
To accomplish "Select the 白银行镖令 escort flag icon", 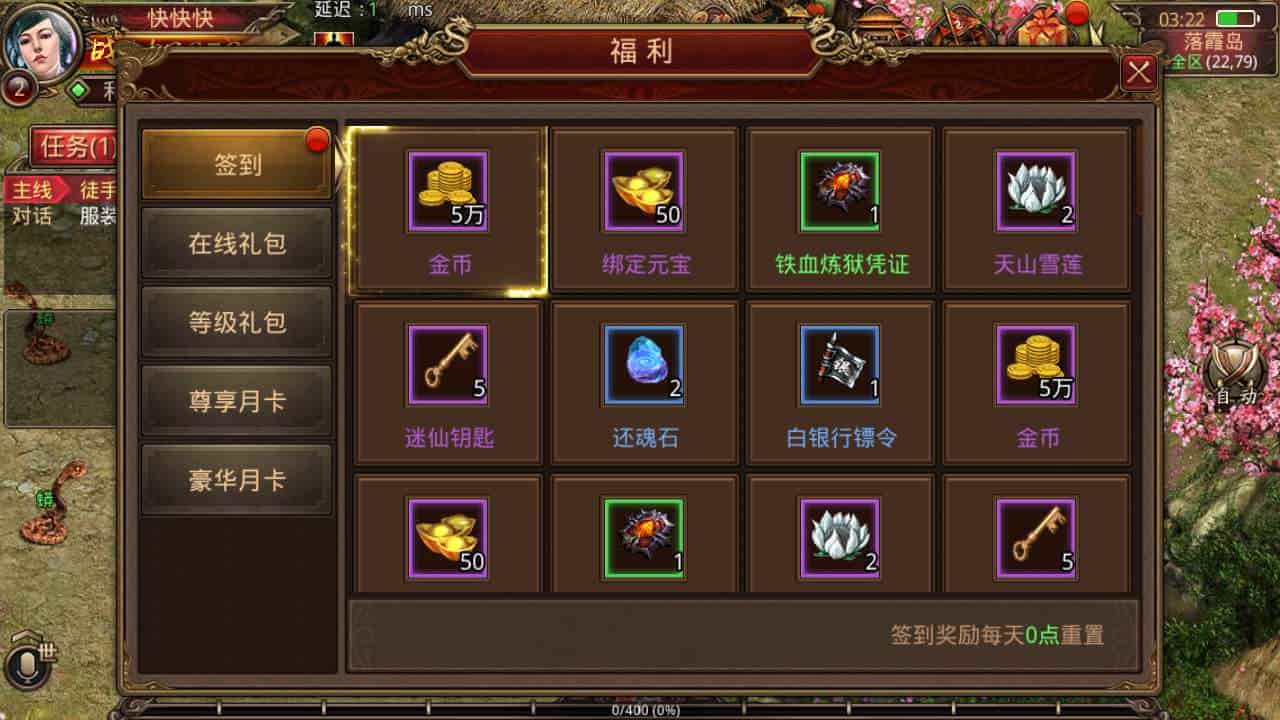I will point(840,365).
